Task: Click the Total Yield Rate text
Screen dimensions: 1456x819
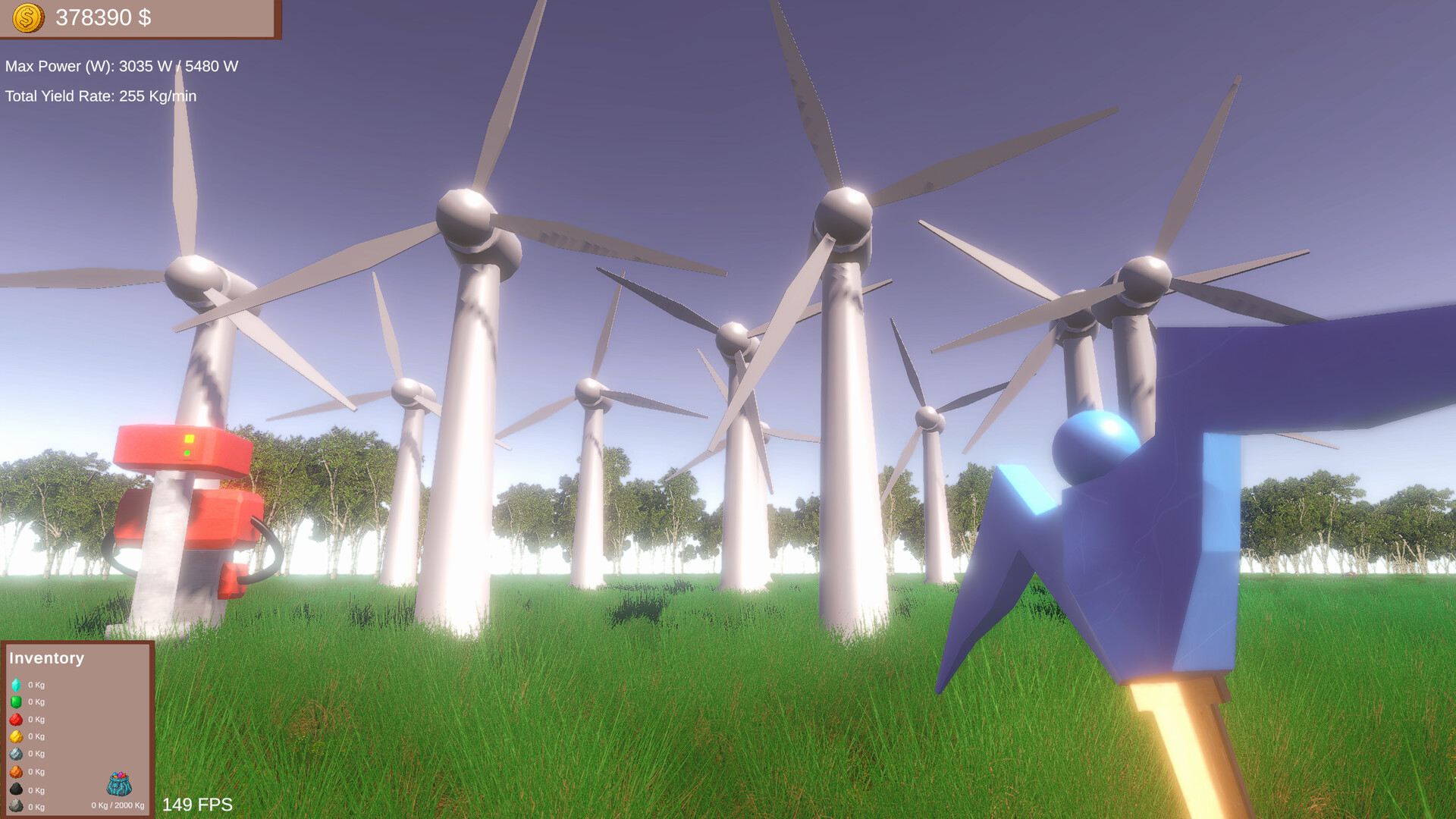Action: pyautogui.click(x=99, y=96)
